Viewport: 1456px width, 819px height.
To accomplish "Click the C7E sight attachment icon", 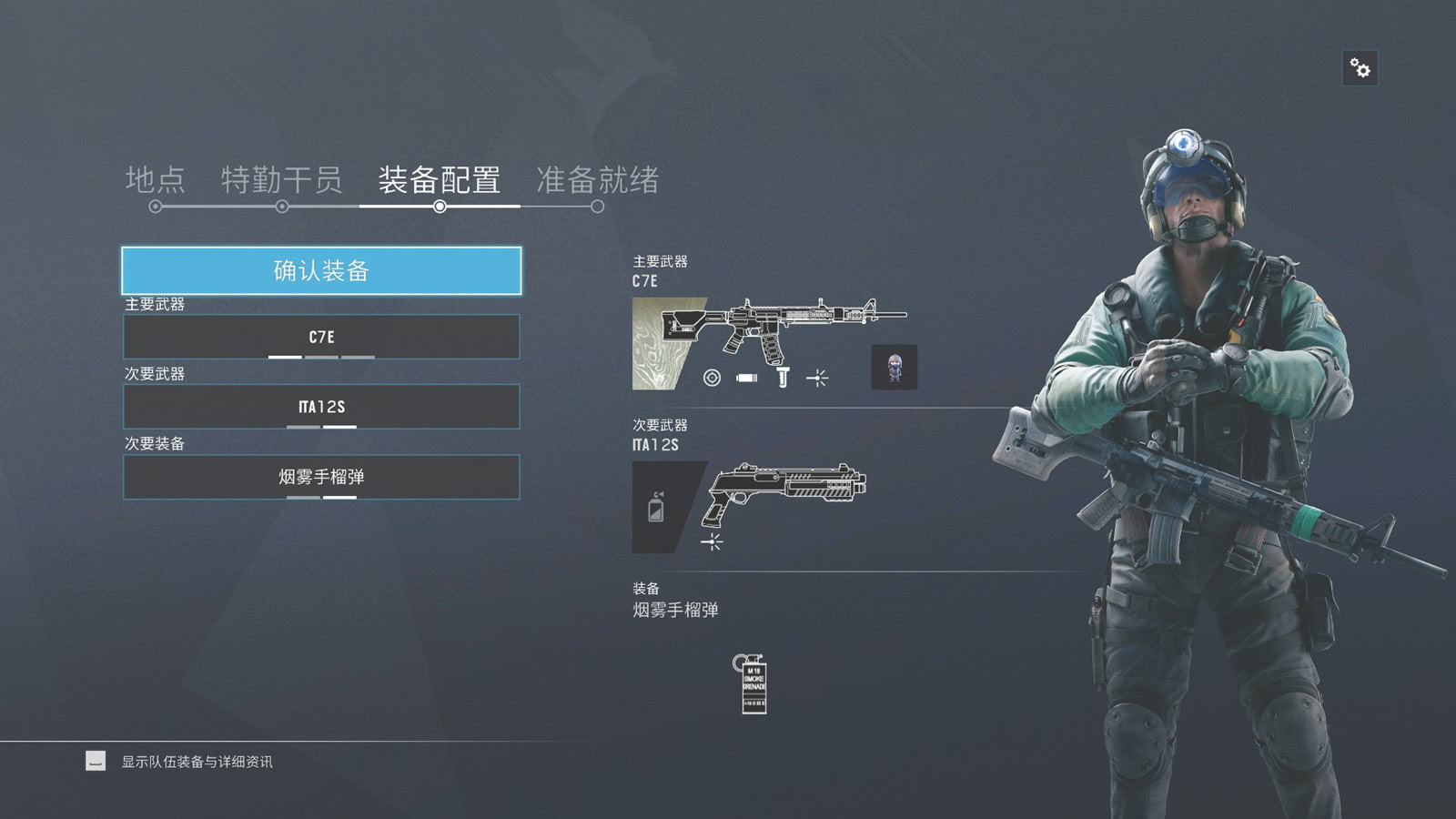I will pyautogui.click(x=712, y=378).
